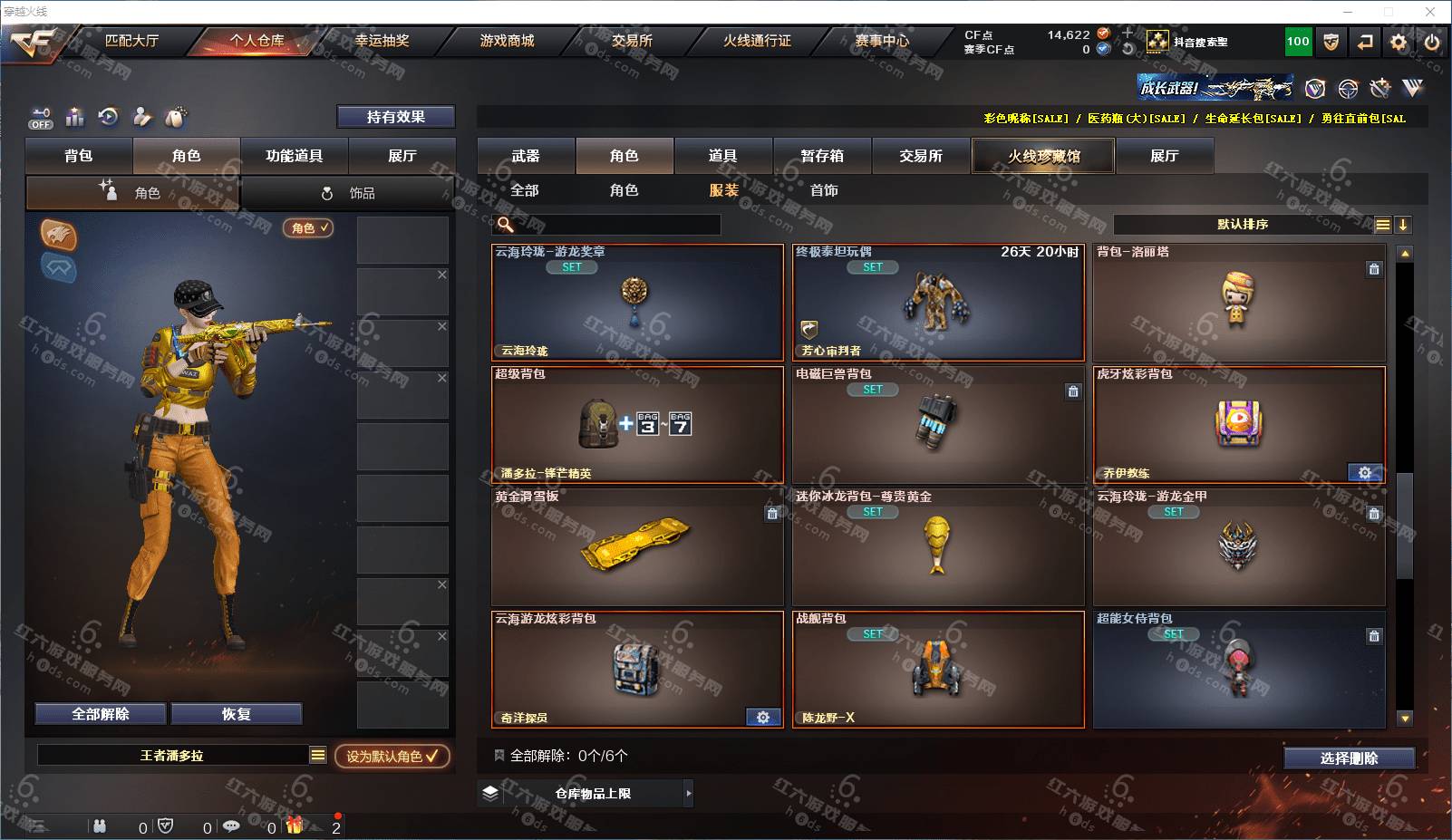Click the 持有效果 button

395,117
